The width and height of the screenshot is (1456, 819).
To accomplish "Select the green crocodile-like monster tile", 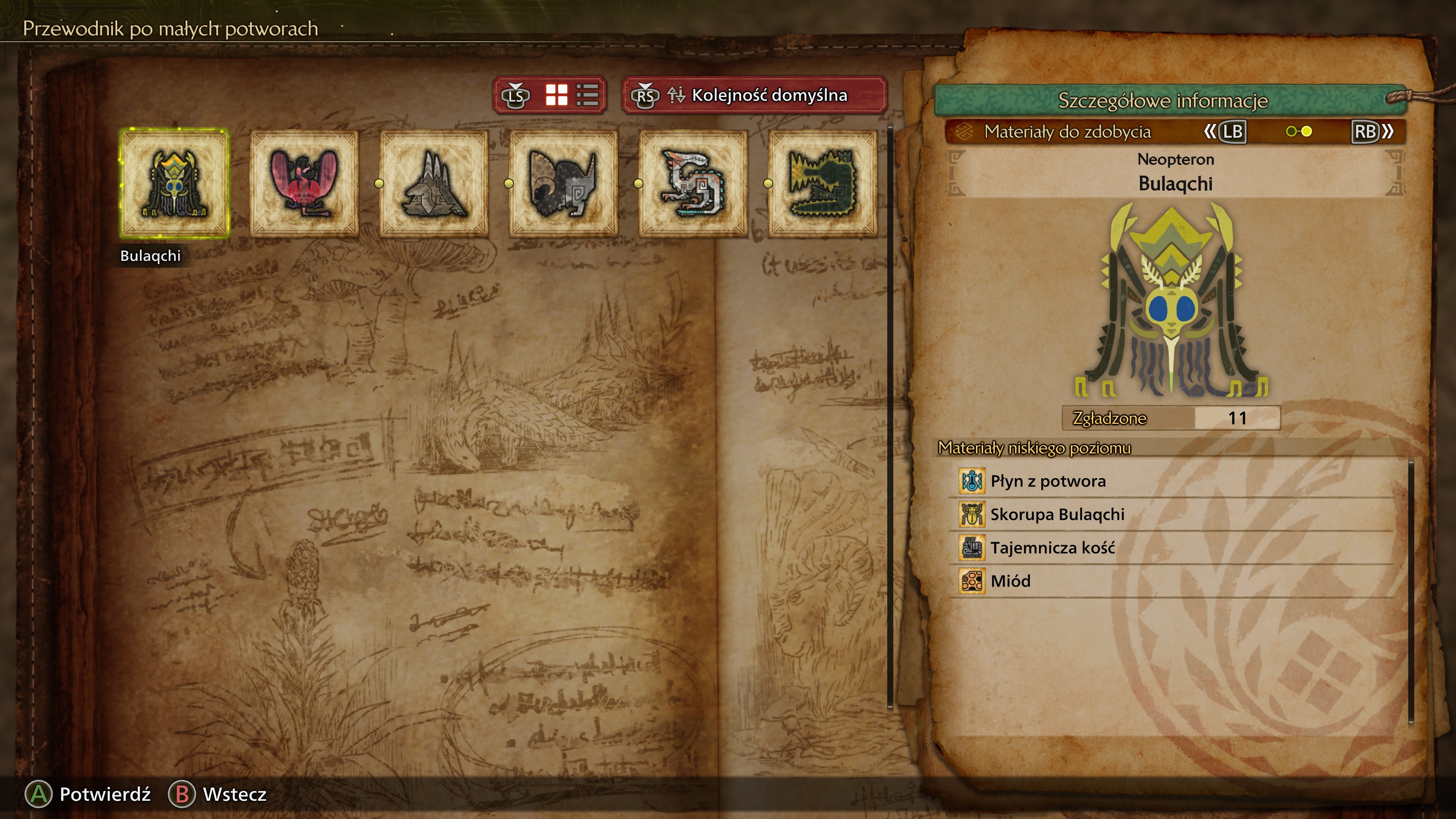I will 822,183.
